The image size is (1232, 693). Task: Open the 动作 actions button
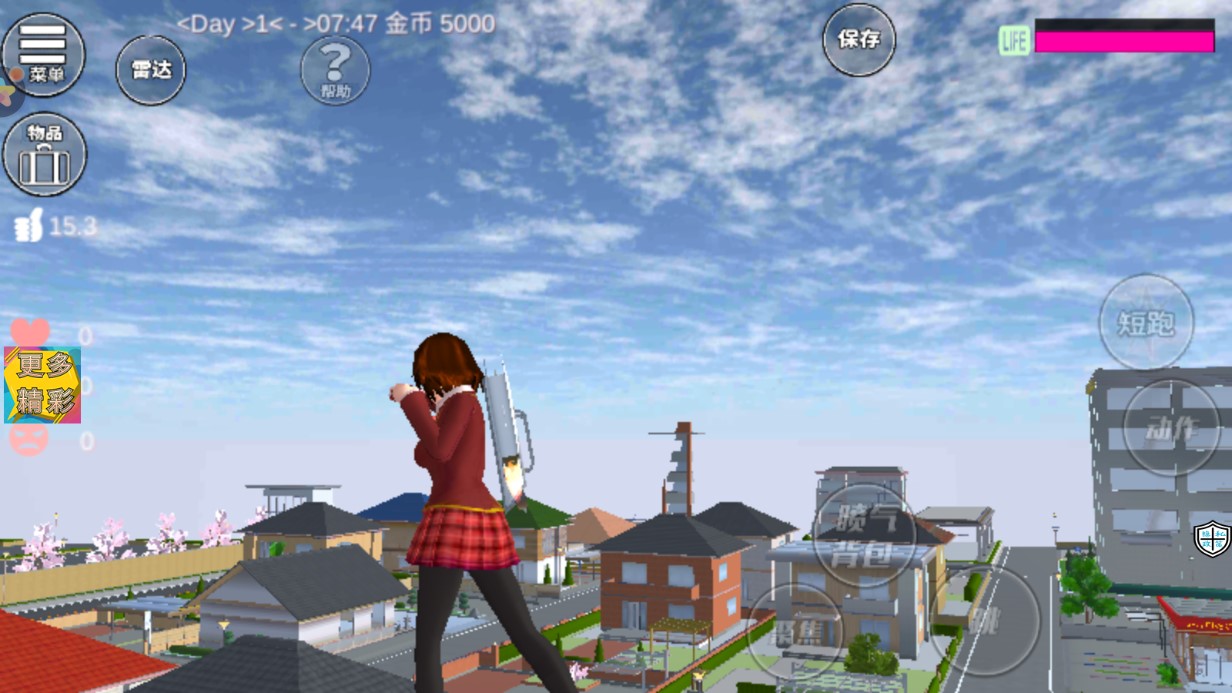[x=1171, y=429]
